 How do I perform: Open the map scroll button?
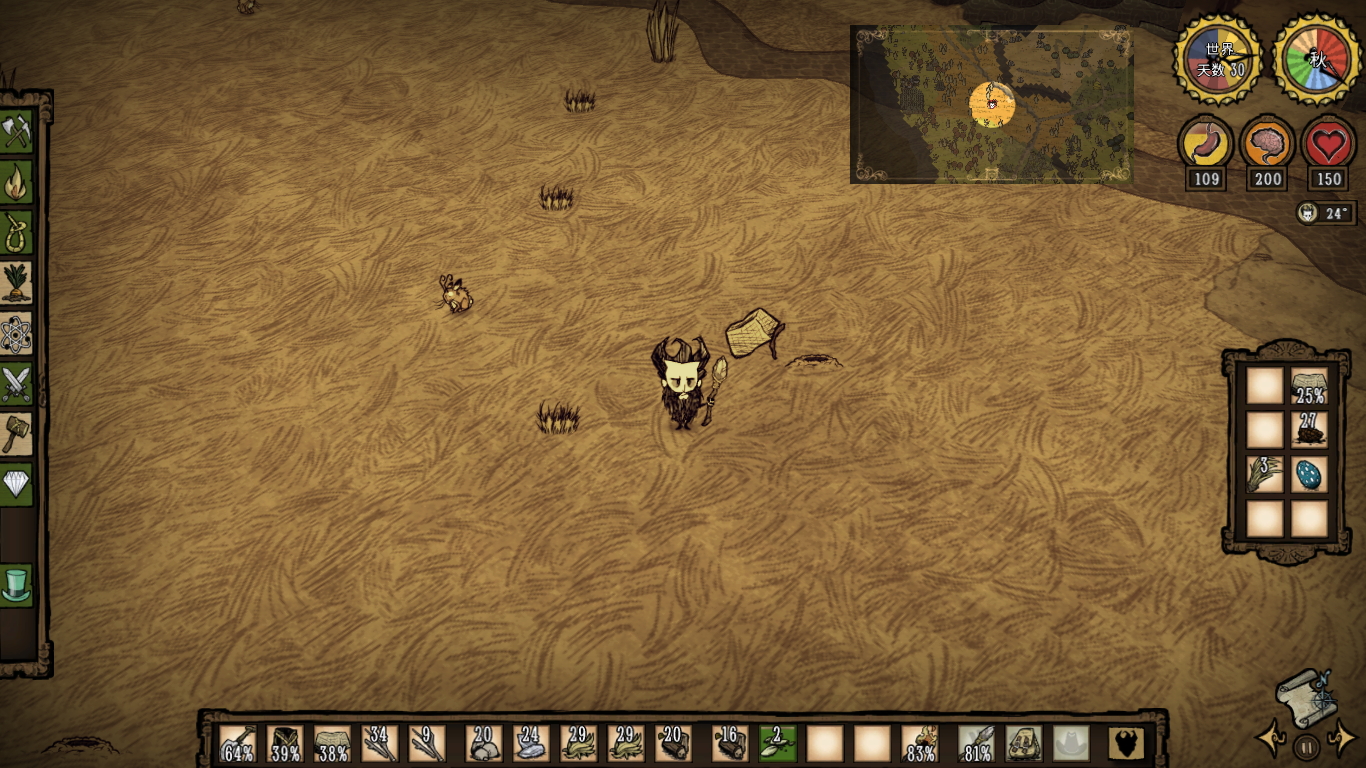[x=1305, y=695]
